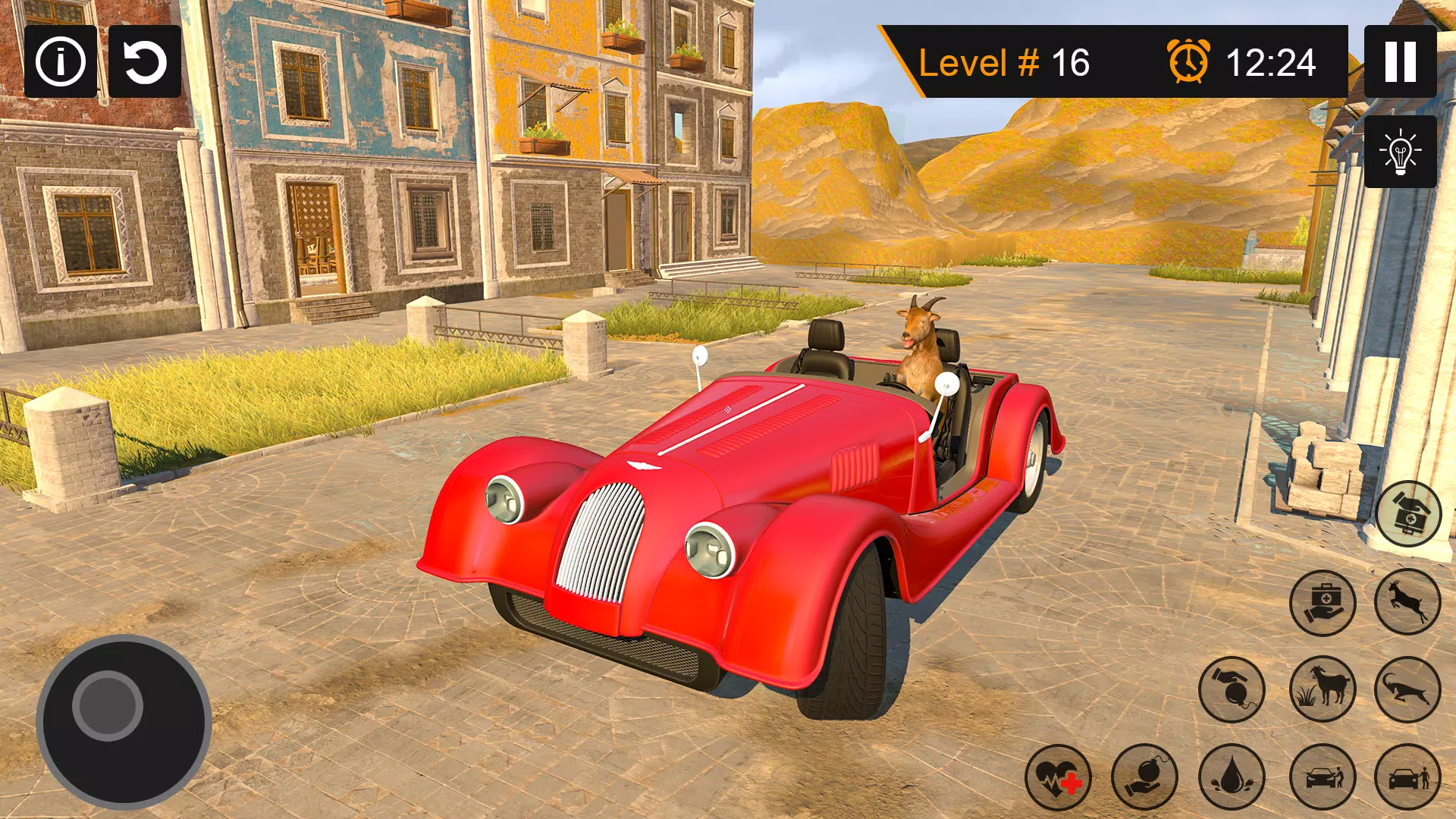Use the medkit-on-palm action
This screenshot has height=819, width=1456.
coord(1323,603)
